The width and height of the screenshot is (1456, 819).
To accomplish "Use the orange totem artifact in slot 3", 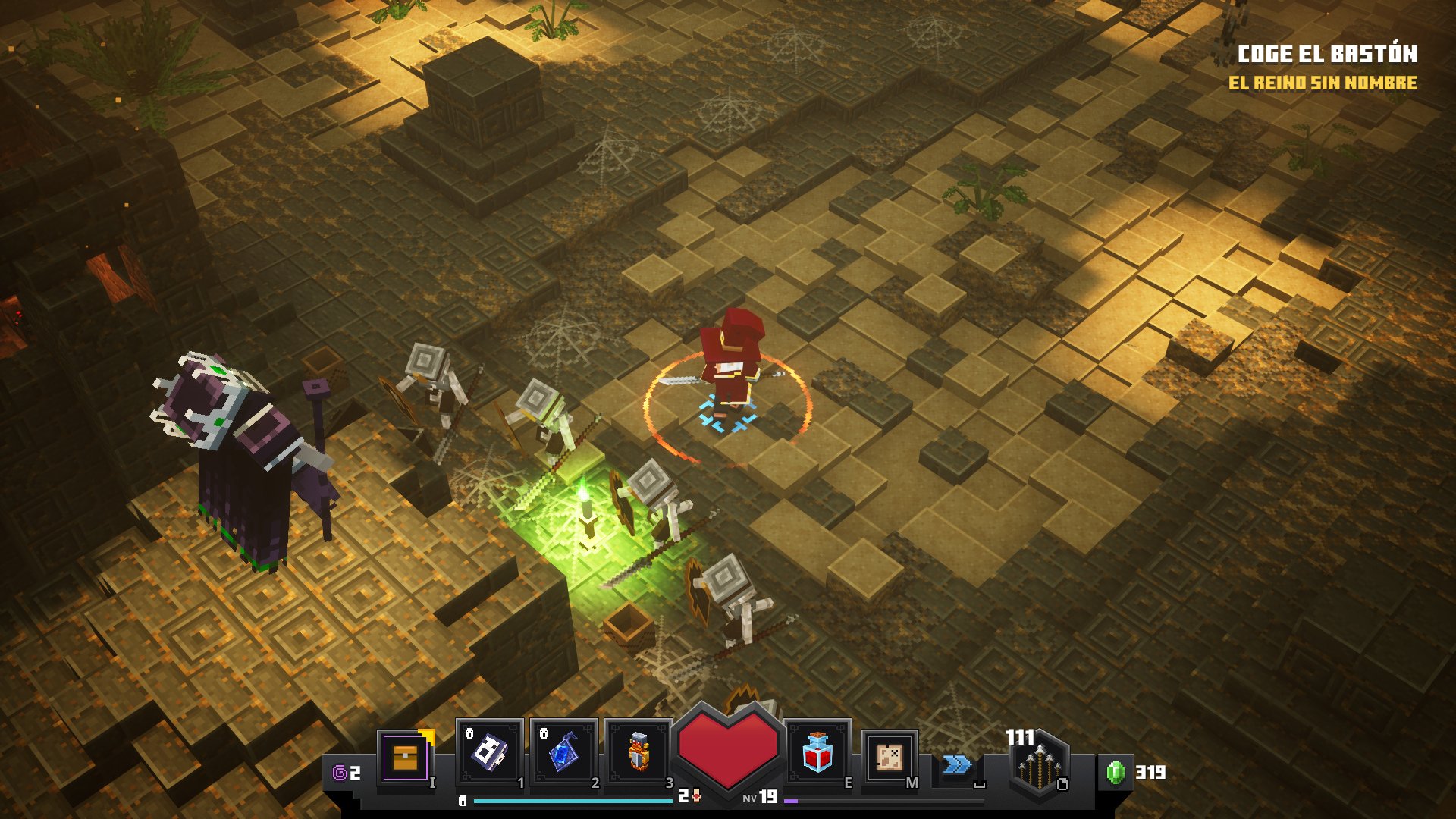I will [x=638, y=752].
